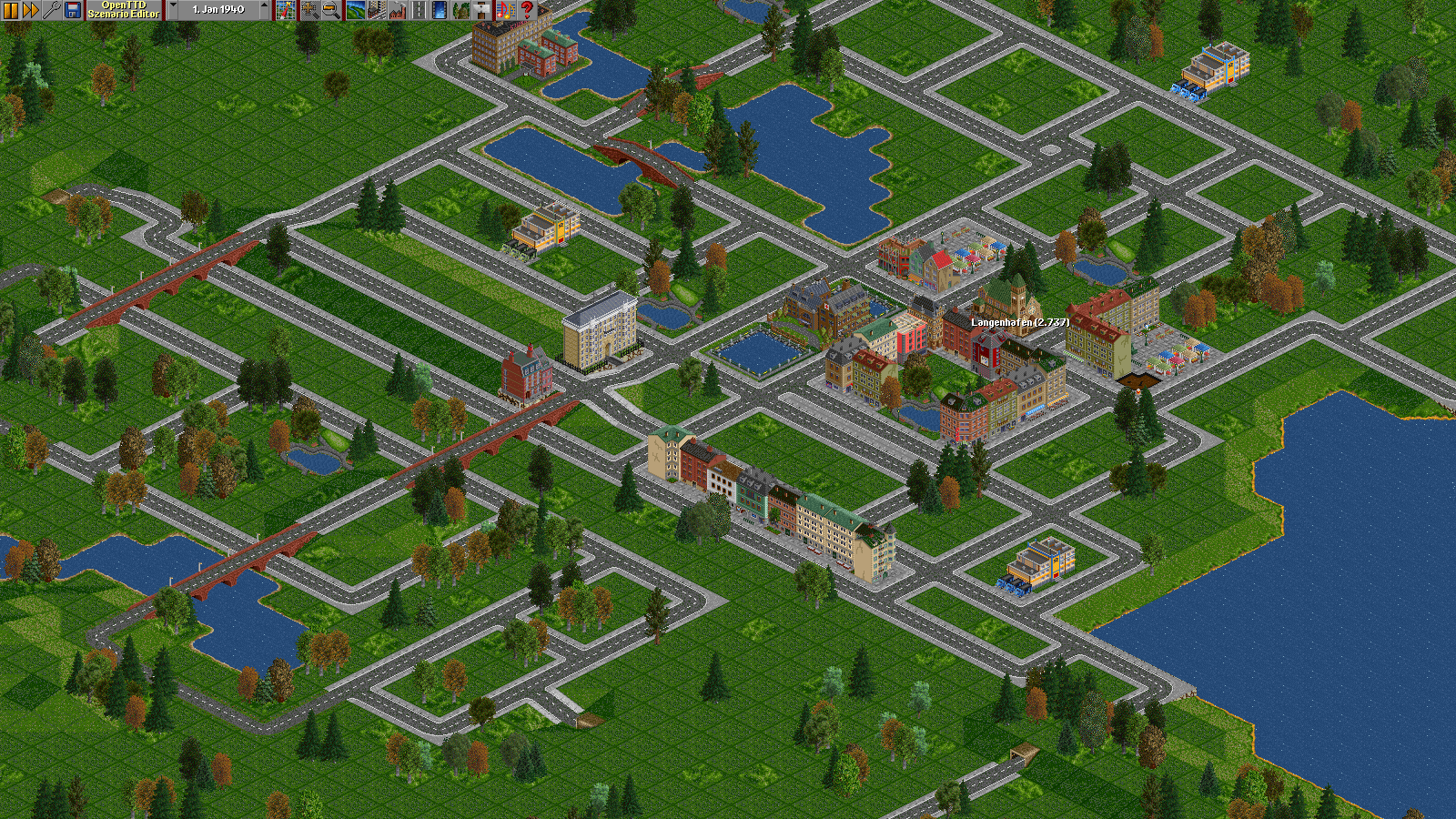Open the industry generation tool
This screenshot has width=1456, height=819.
click(x=397, y=10)
